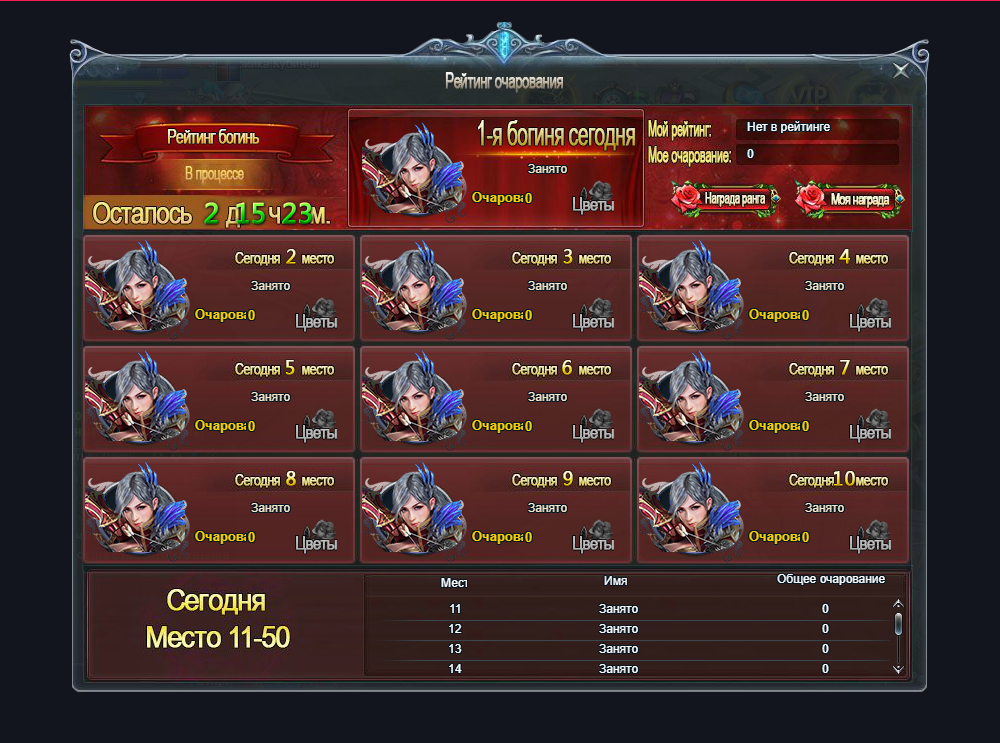The width and height of the screenshot is (1000, 743).
Task: Give Цветы to the 8 место goddess
Action: (x=316, y=538)
